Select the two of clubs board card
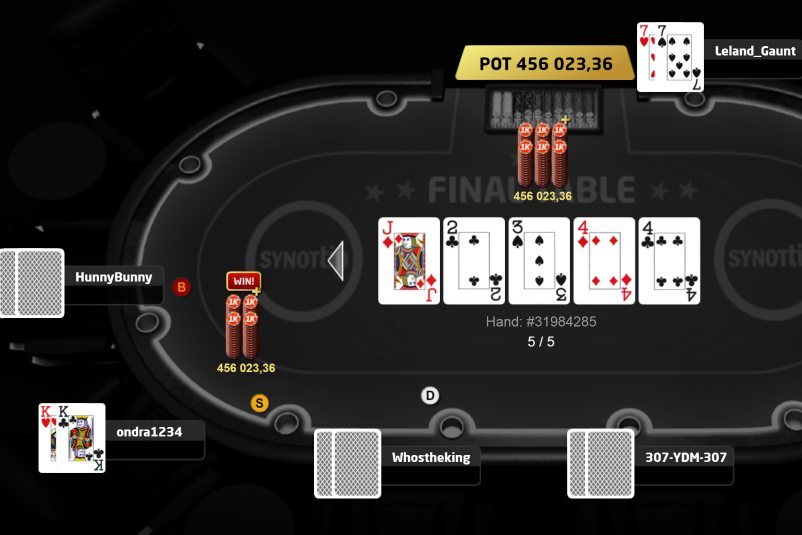802x535 pixels. (x=474, y=261)
